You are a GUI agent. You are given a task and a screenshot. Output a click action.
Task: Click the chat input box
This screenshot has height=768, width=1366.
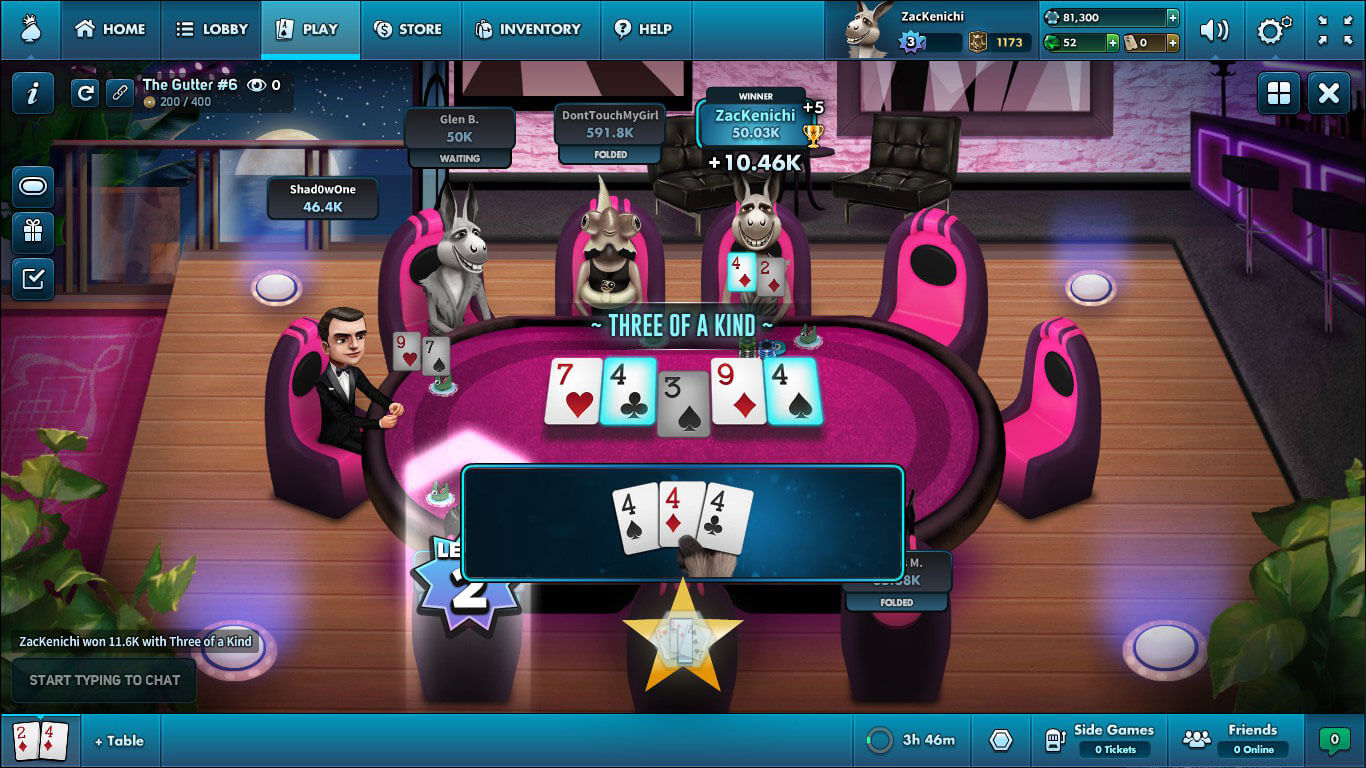pos(104,680)
